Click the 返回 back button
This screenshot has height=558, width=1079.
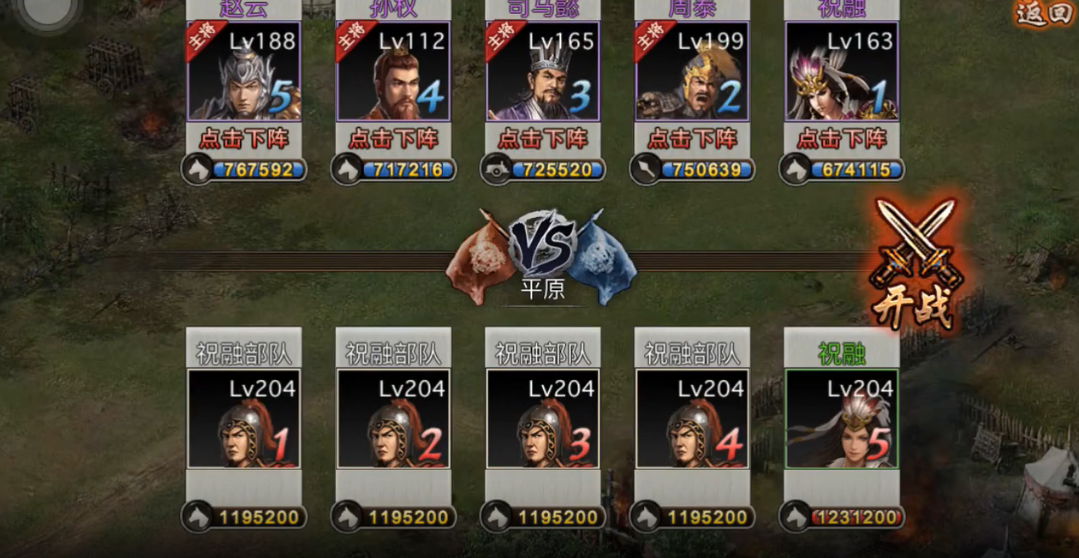pyautogui.click(x=1043, y=14)
